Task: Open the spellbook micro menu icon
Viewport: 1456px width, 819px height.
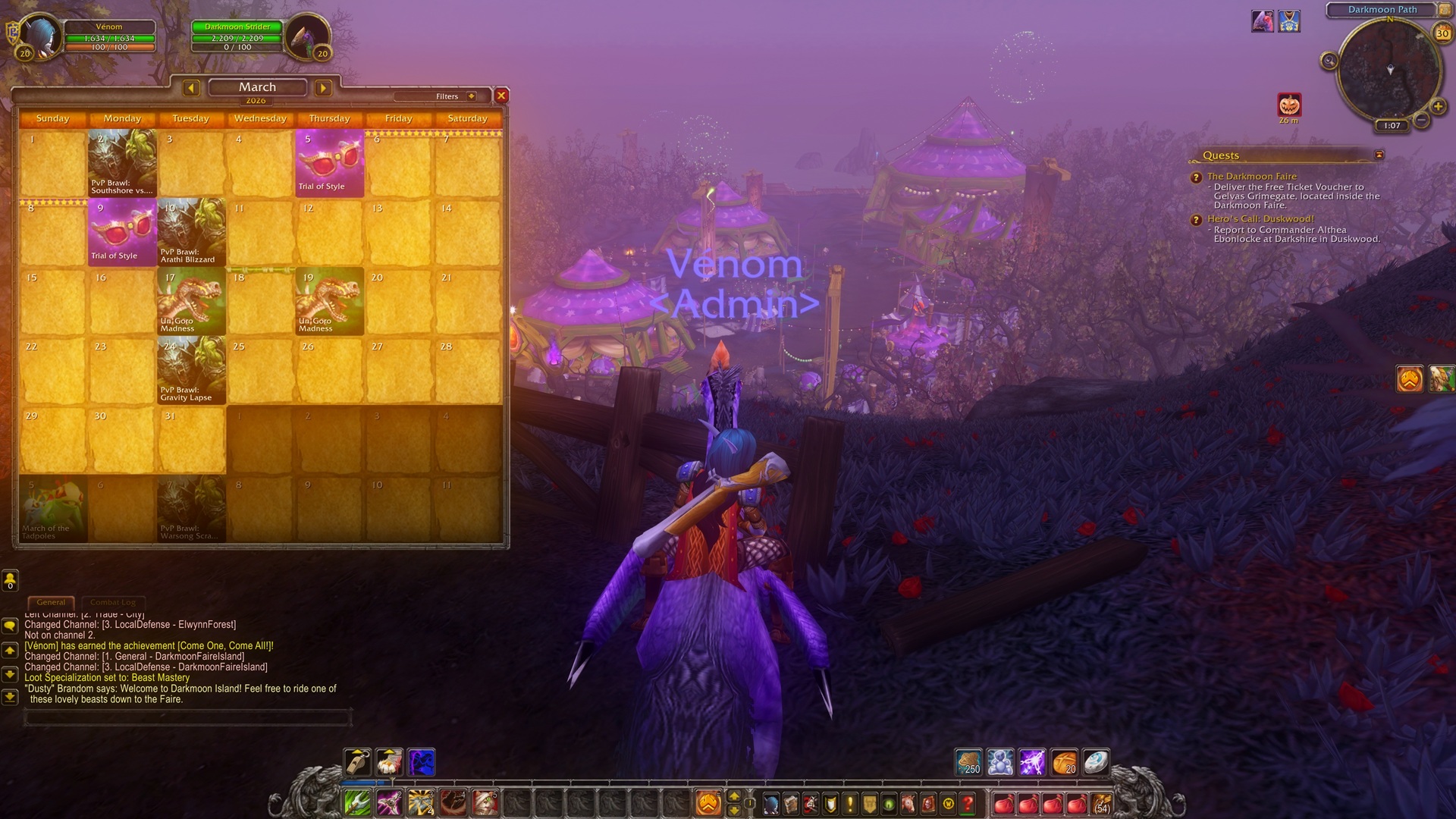Action: (790, 804)
